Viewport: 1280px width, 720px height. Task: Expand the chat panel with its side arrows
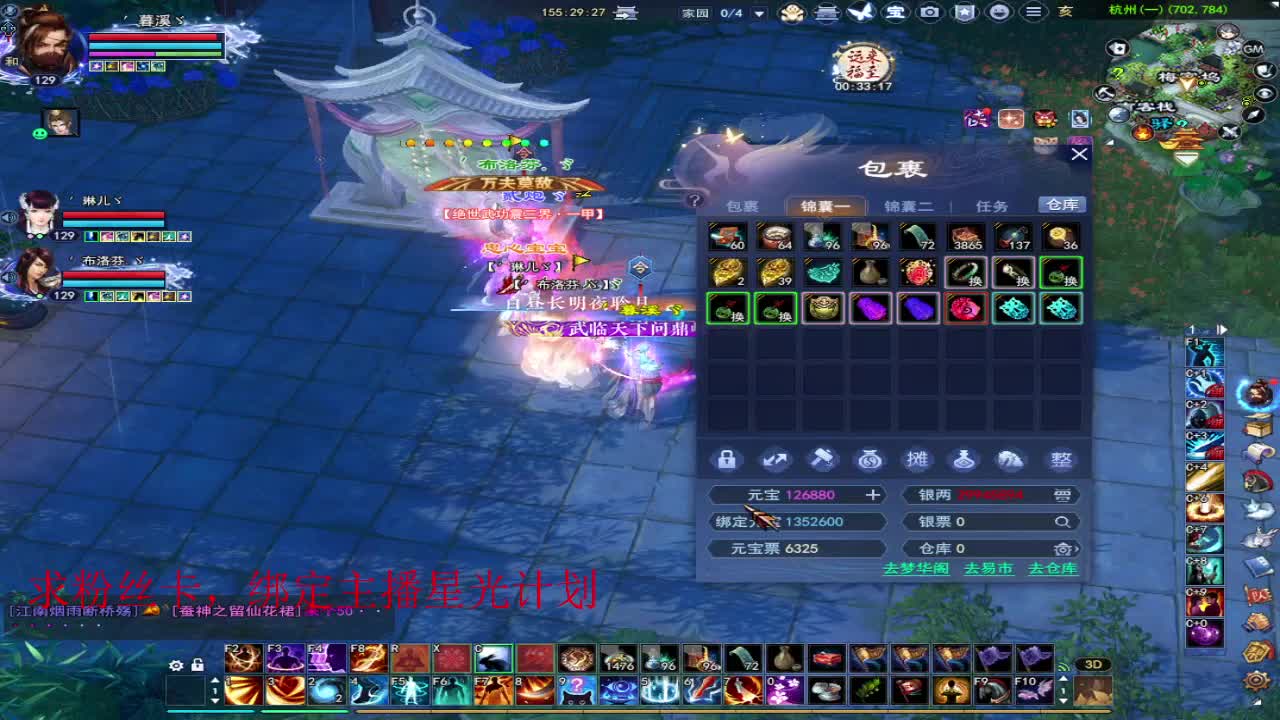(x=1221, y=328)
